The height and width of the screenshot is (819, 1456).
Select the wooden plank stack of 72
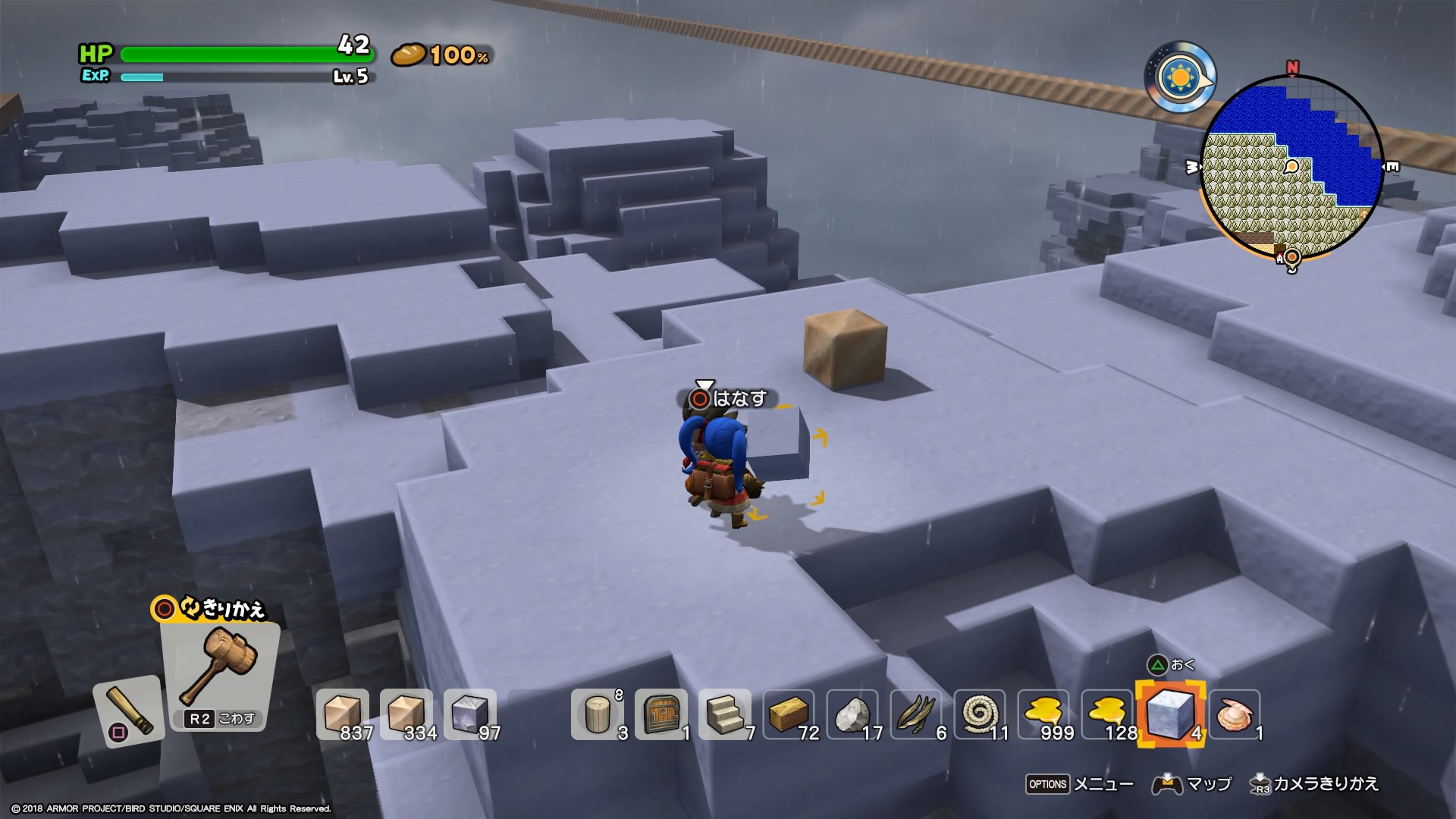pos(789,714)
